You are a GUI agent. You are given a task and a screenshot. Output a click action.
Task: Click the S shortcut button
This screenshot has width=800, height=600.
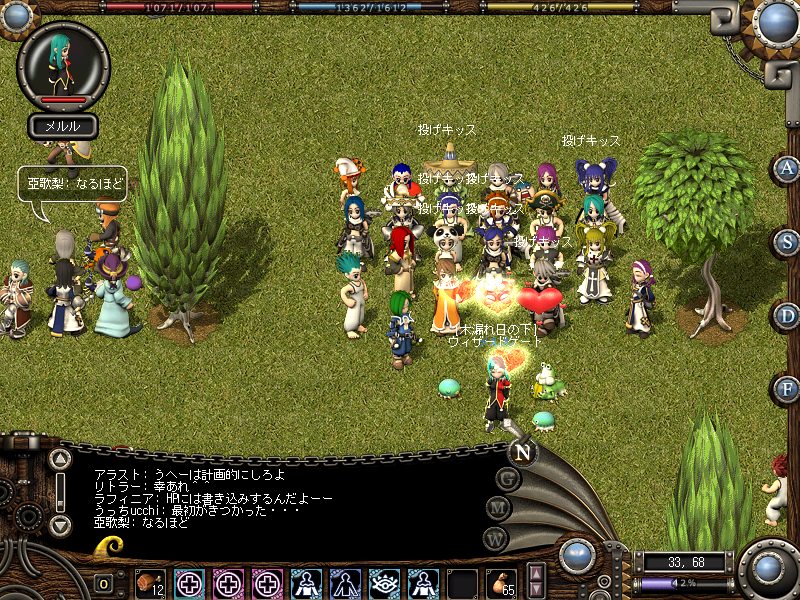click(788, 242)
